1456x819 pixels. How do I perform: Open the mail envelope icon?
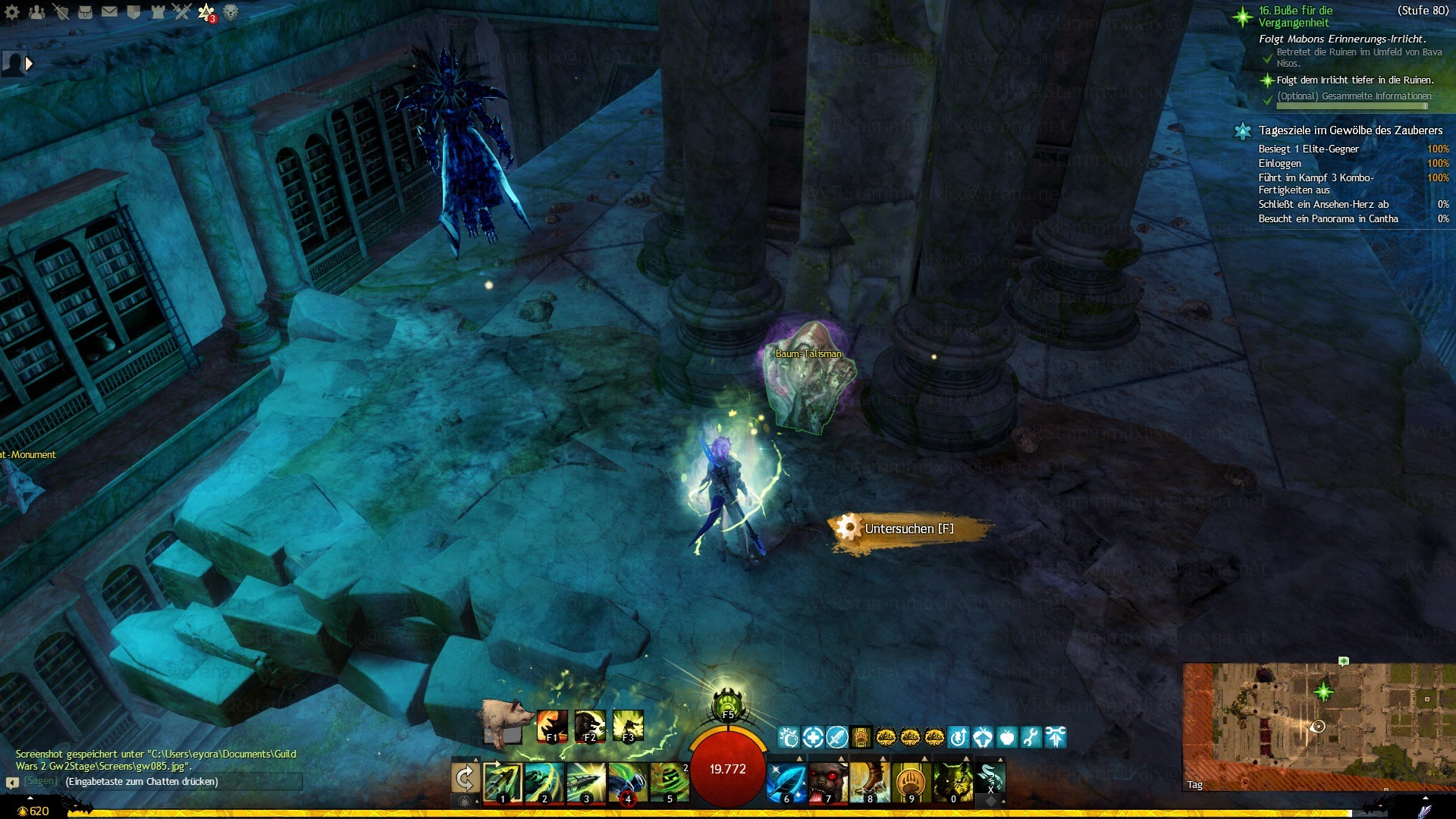109,12
